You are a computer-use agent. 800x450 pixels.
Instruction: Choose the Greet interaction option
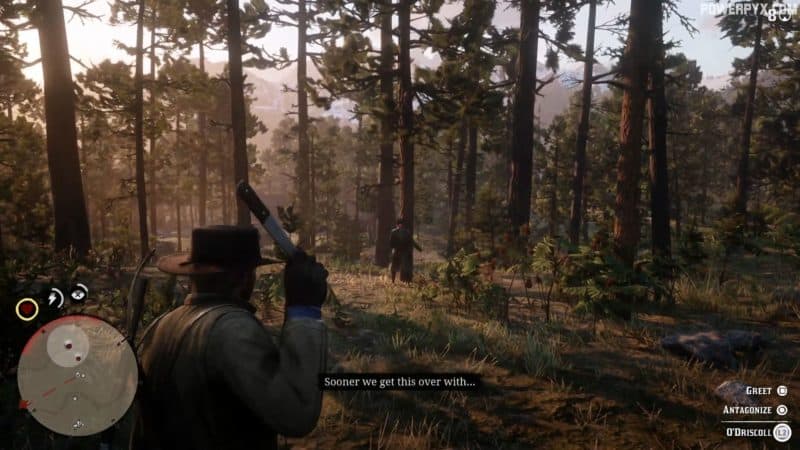tap(753, 391)
